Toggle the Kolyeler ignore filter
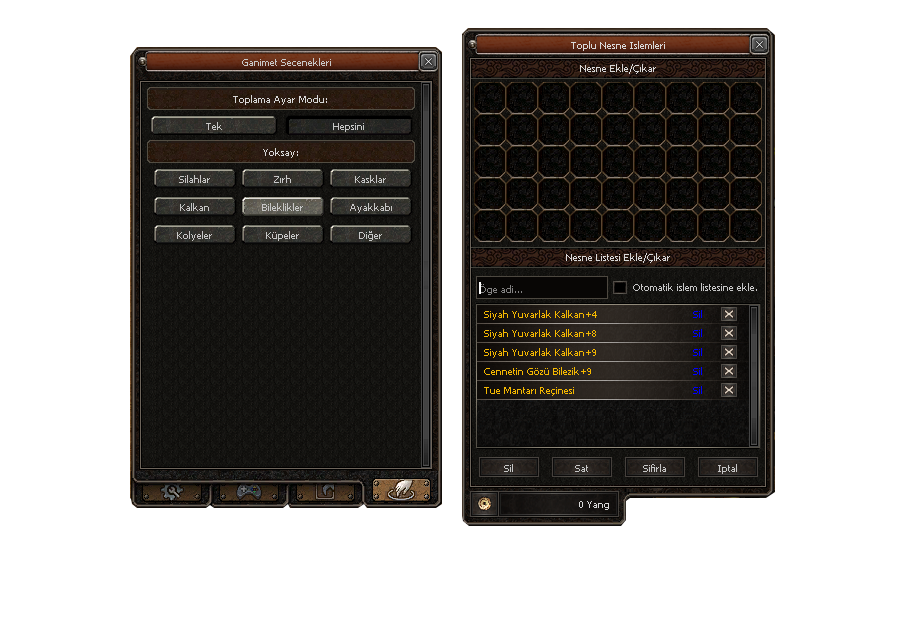This screenshot has width=900, height=642. click(x=194, y=235)
